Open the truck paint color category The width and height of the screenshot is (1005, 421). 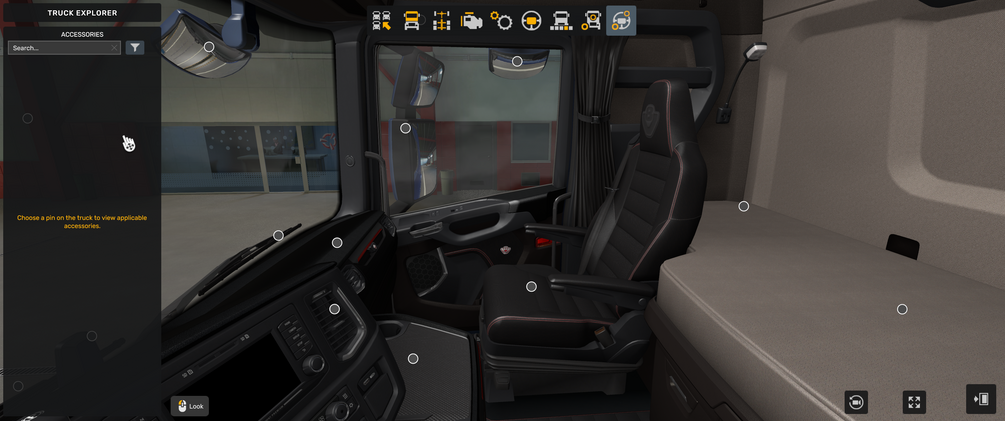(561, 21)
